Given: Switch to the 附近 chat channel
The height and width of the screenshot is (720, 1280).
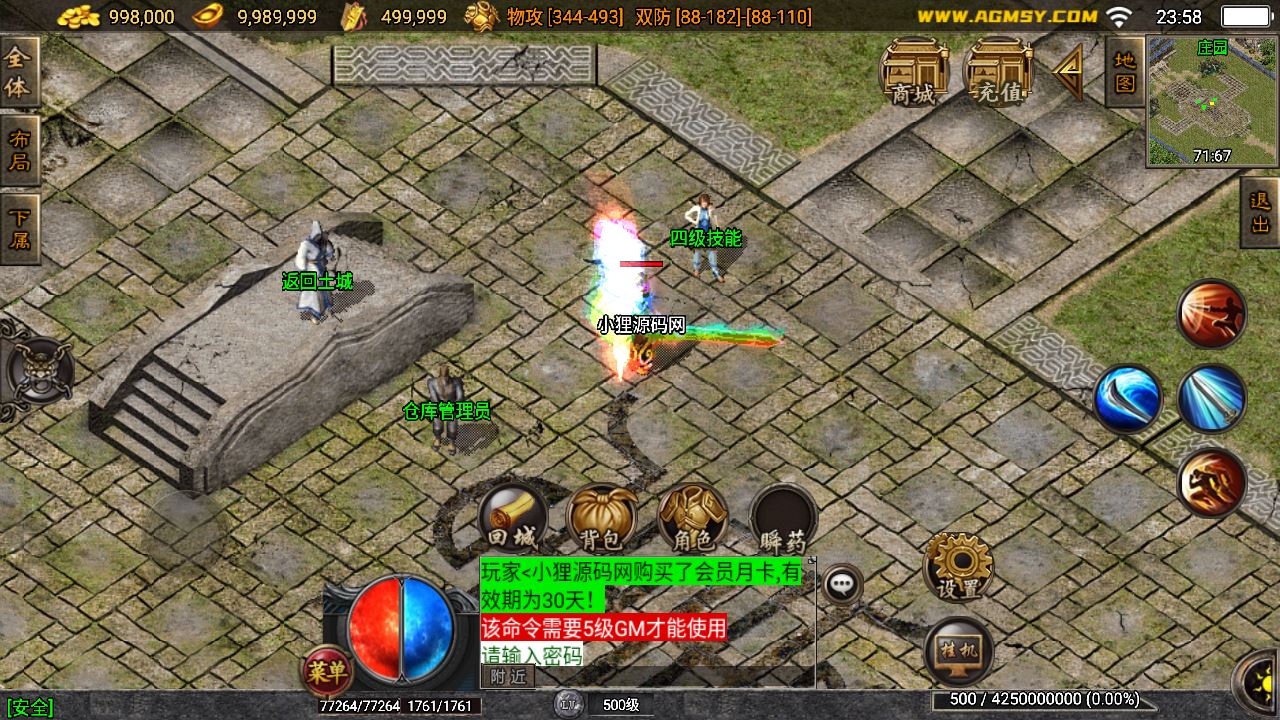Looking at the screenshot, I should click(x=508, y=677).
